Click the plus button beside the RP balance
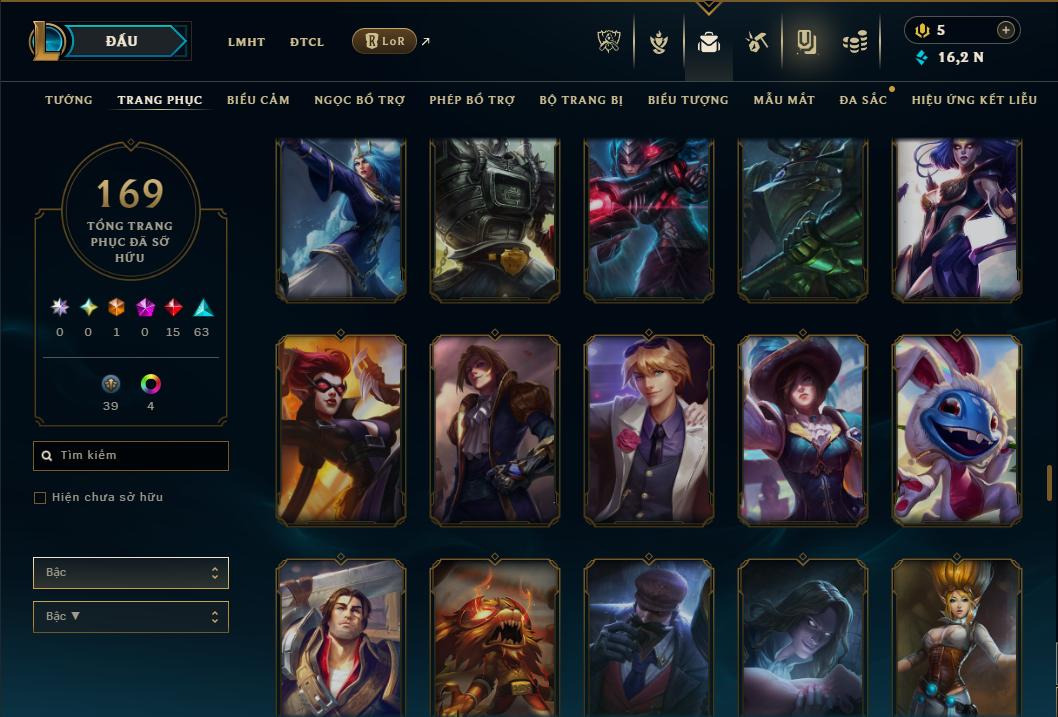 1006,30
